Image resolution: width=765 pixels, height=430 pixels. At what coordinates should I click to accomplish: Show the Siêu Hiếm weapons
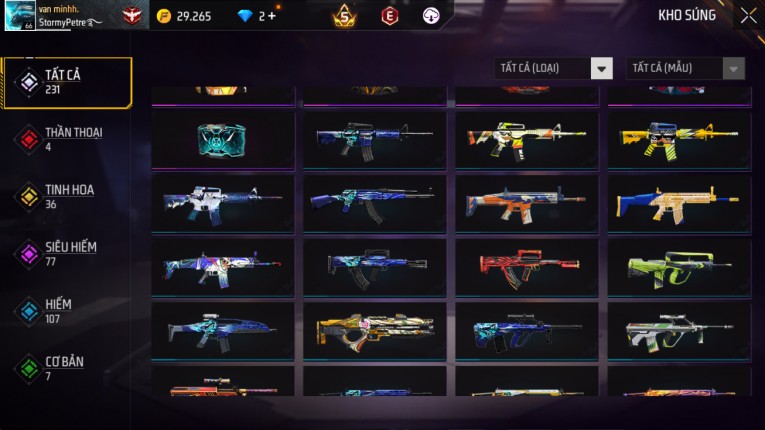(x=67, y=253)
